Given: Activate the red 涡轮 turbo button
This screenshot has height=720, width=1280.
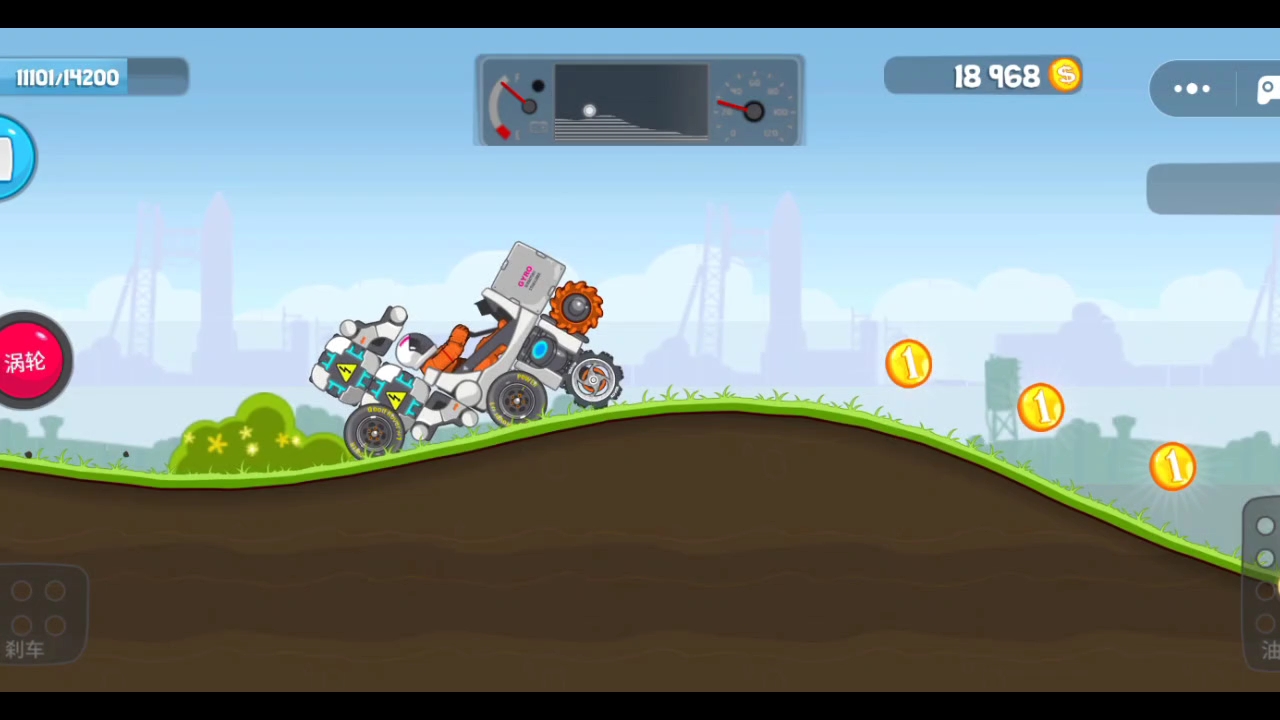Looking at the screenshot, I should [30, 361].
